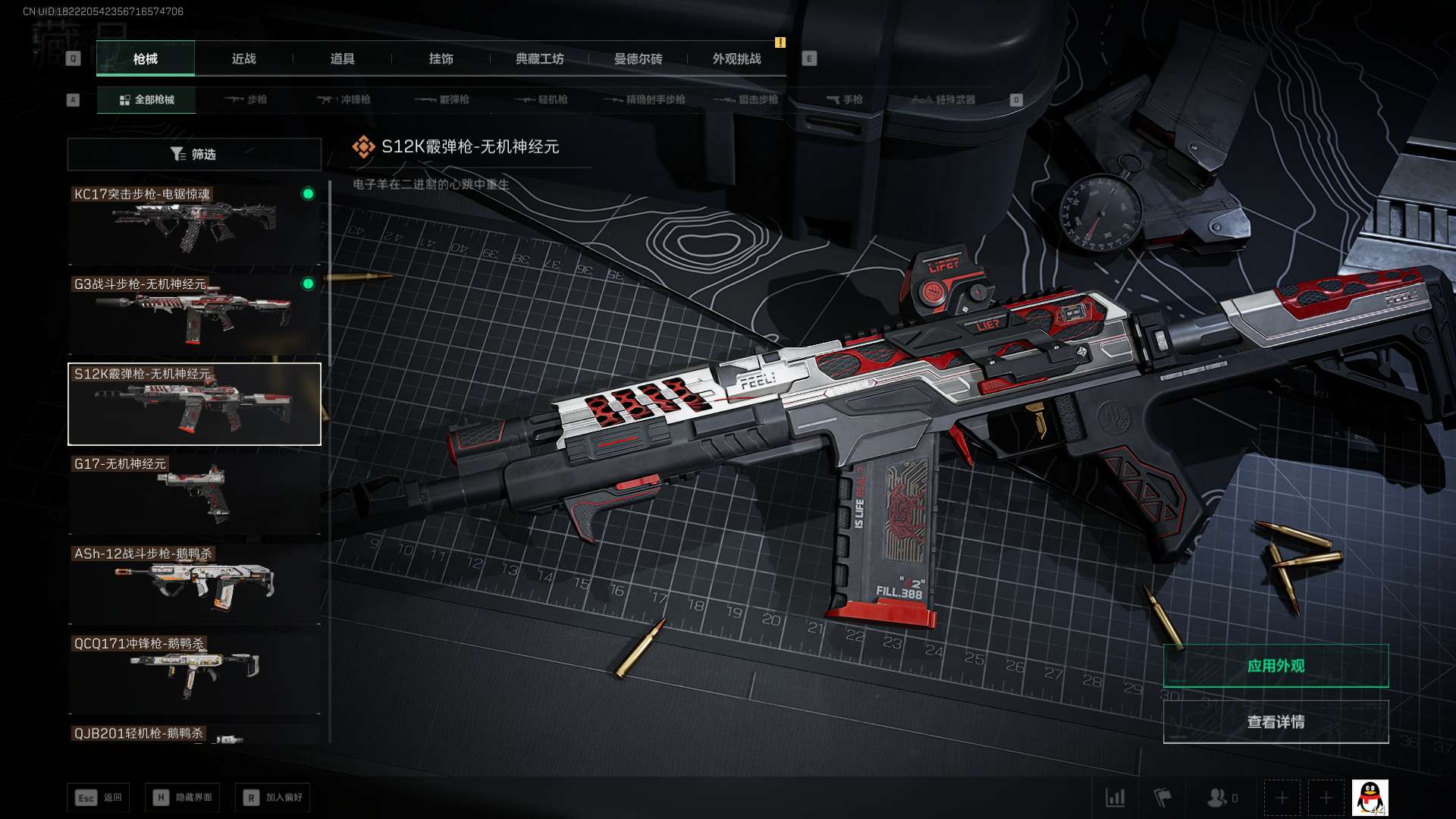Open the 典藏工坊 workshop tab
The height and width of the screenshot is (819, 1456).
[539, 58]
